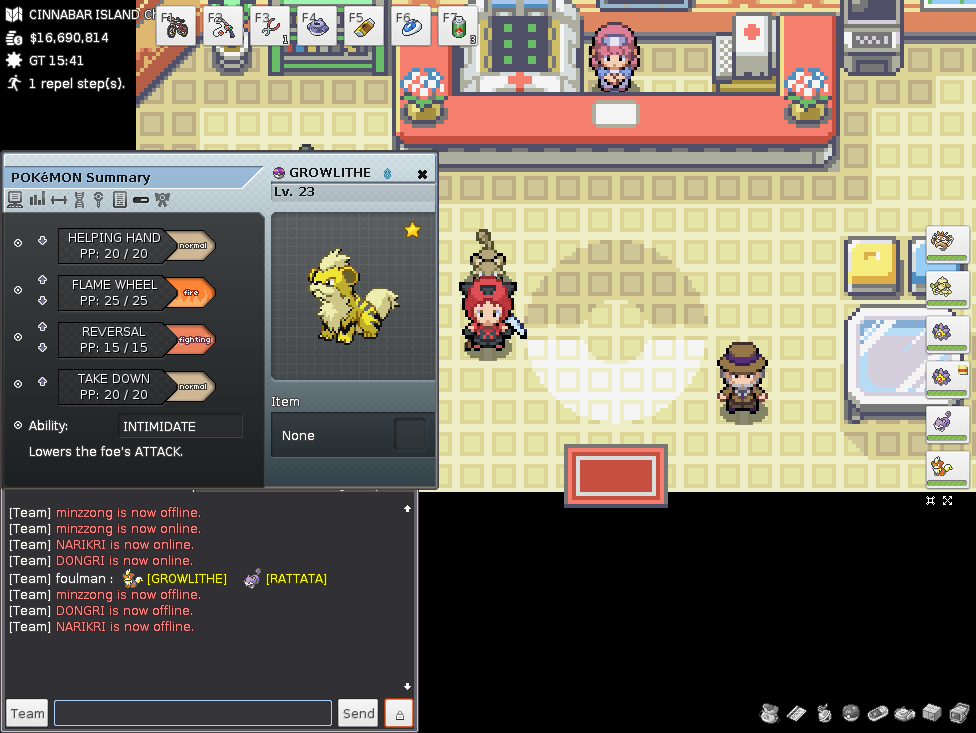Use the bicycle in hotbar slot F1
Viewport: 976px width, 733px height.
pos(177,26)
